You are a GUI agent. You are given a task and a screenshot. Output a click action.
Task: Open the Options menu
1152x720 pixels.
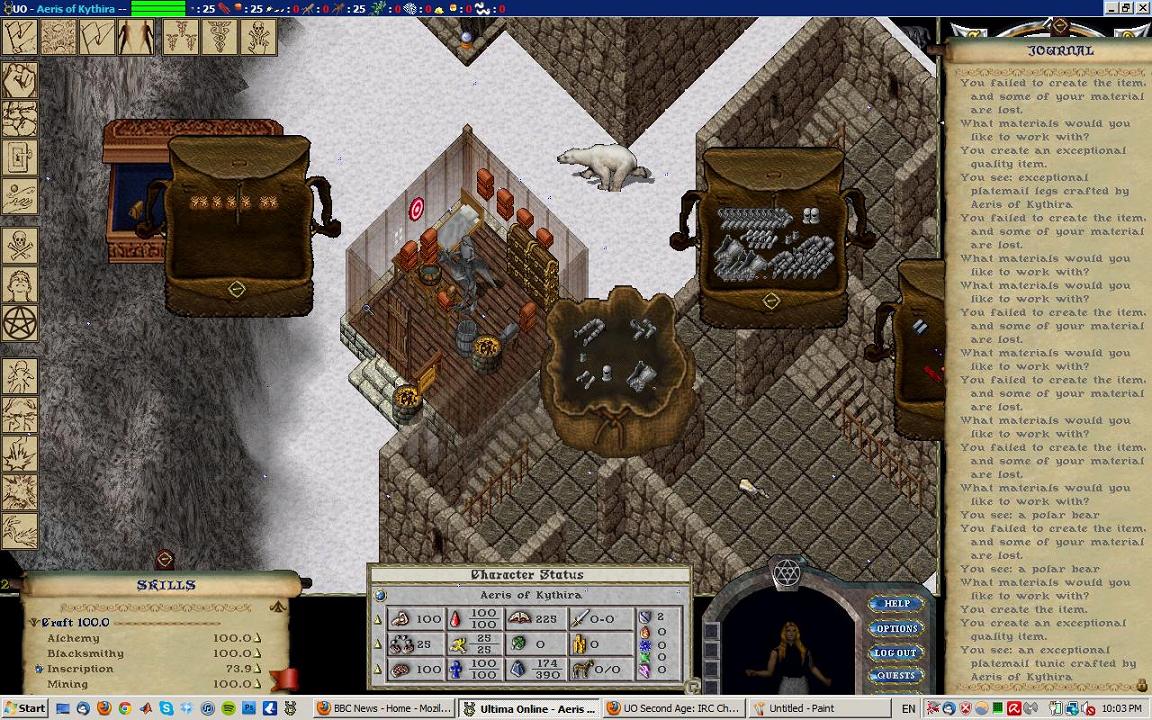[896, 629]
